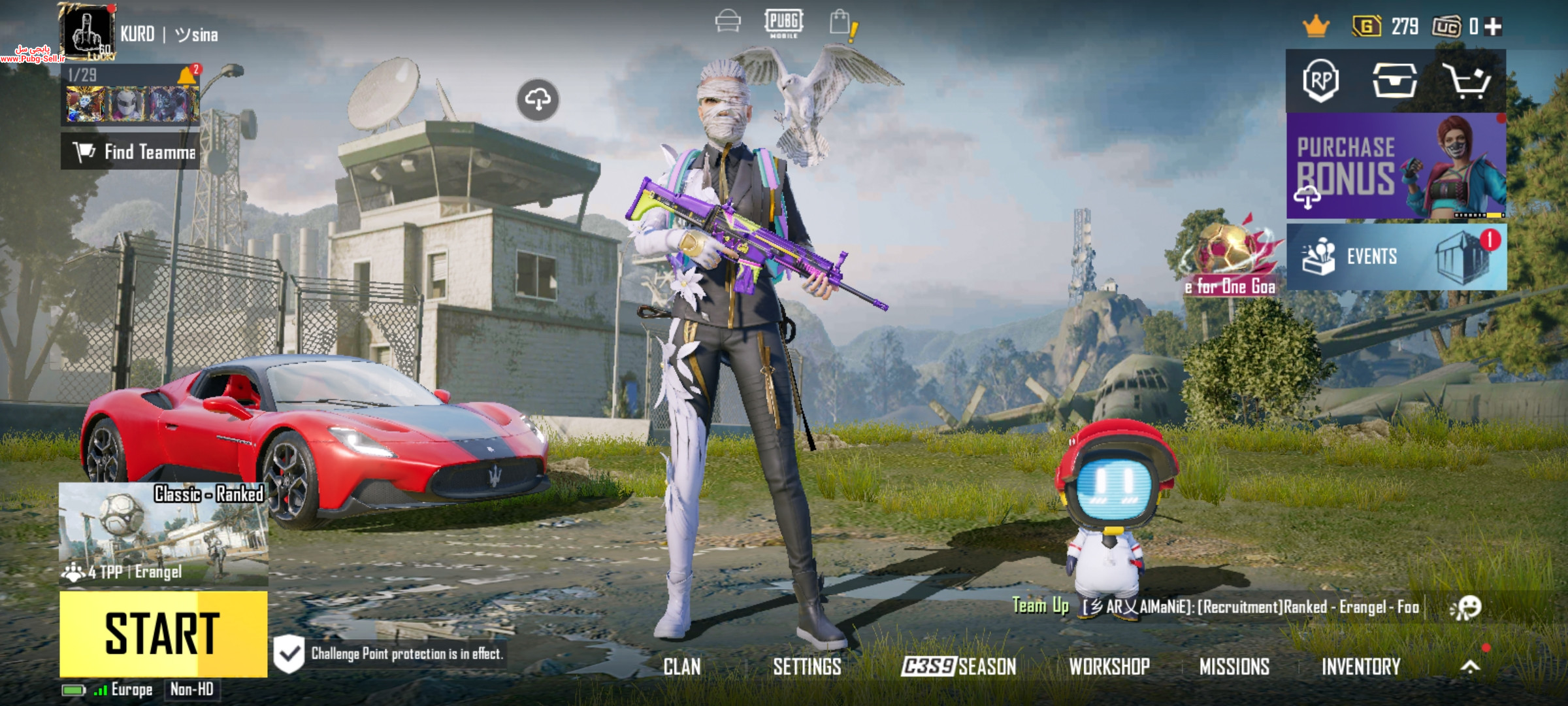Screen dimensions: 1568x706
Task: Add UC with the plus button
Action: (1493, 27)
